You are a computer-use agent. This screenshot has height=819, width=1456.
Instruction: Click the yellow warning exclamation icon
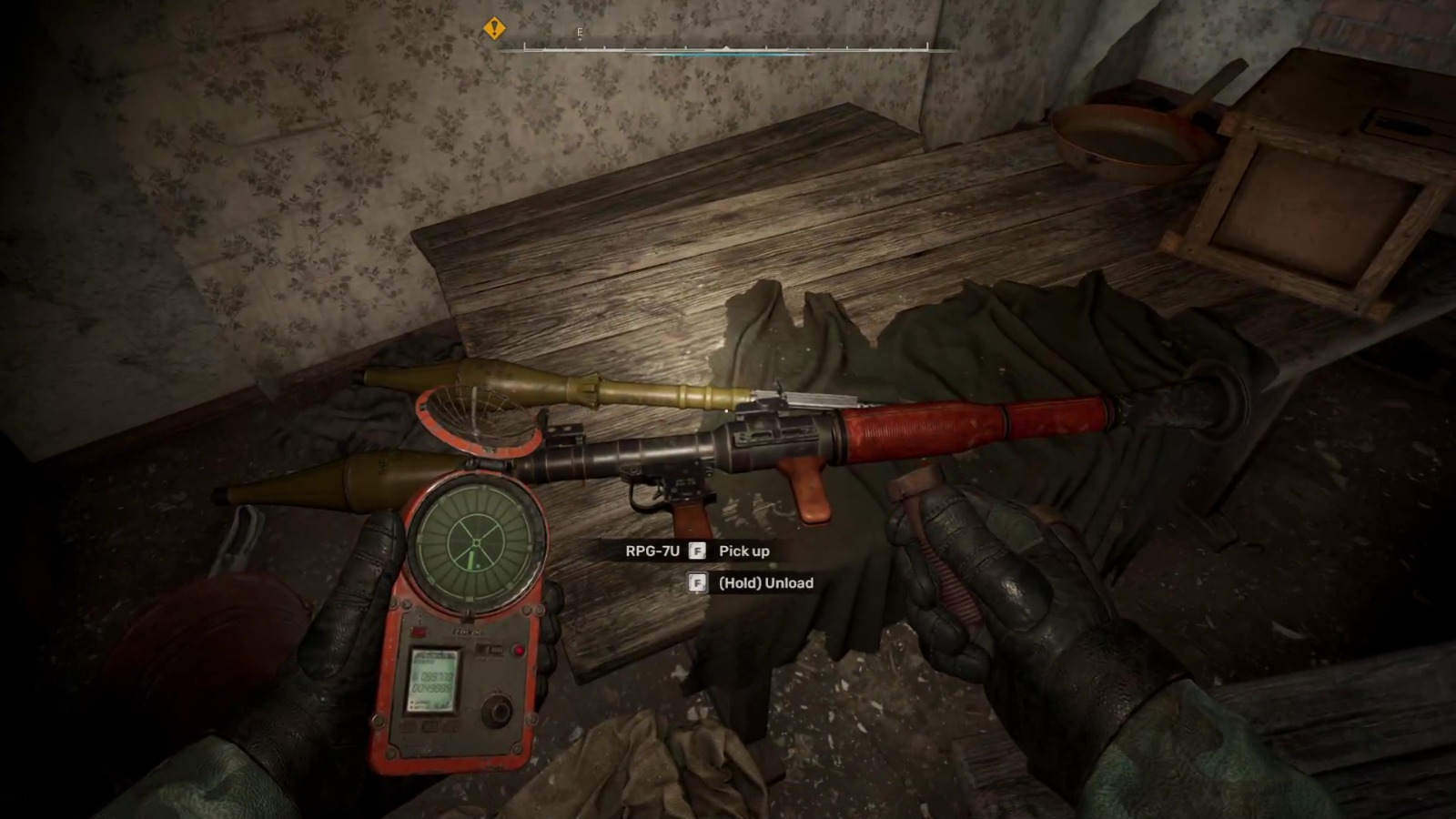pos(494,29)
